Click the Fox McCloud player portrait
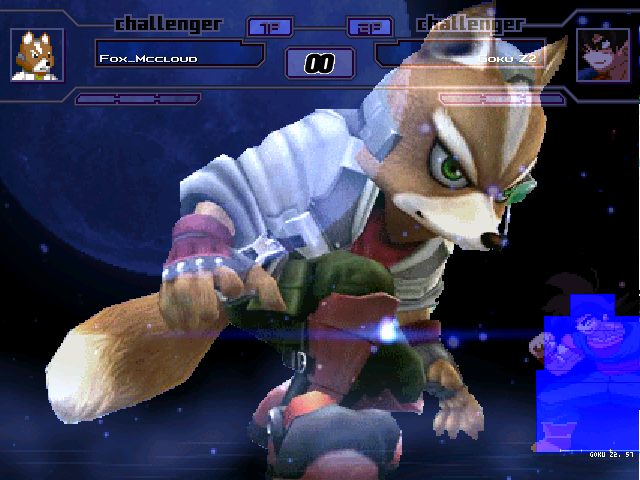Image resolution: width=640 pixels, height=480 pixels. 37,55
